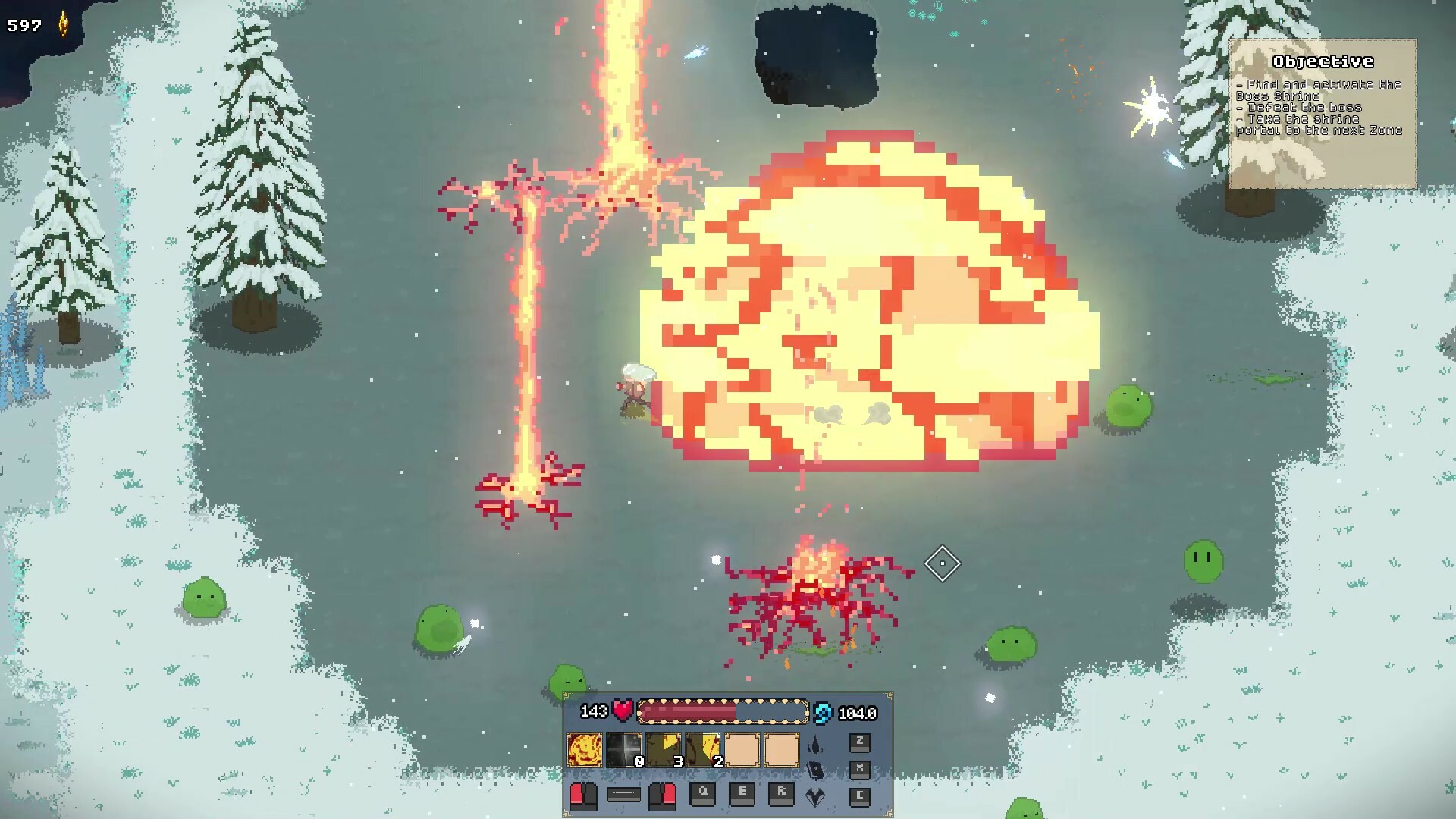Click the left mouse button indicator
Screen dimensions: 1456x819
click(583, 797)
